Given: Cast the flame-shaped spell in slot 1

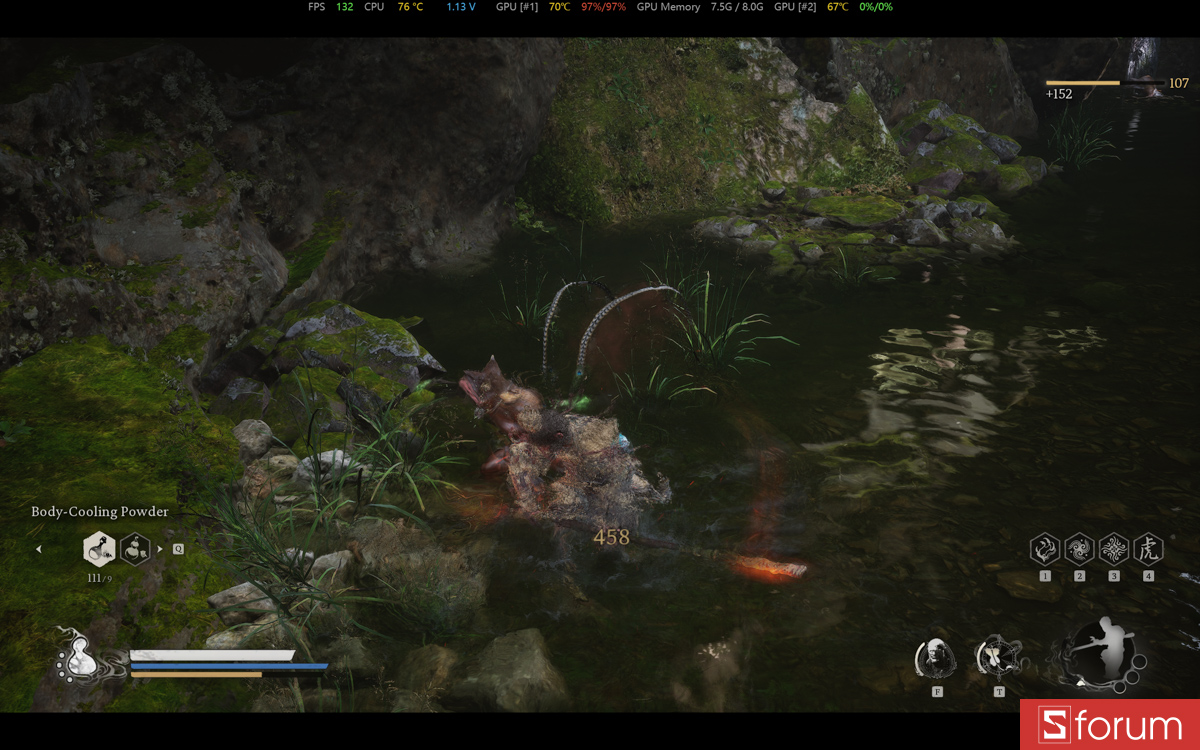Looking at the screenshot, I should [x=1045, y=548].
